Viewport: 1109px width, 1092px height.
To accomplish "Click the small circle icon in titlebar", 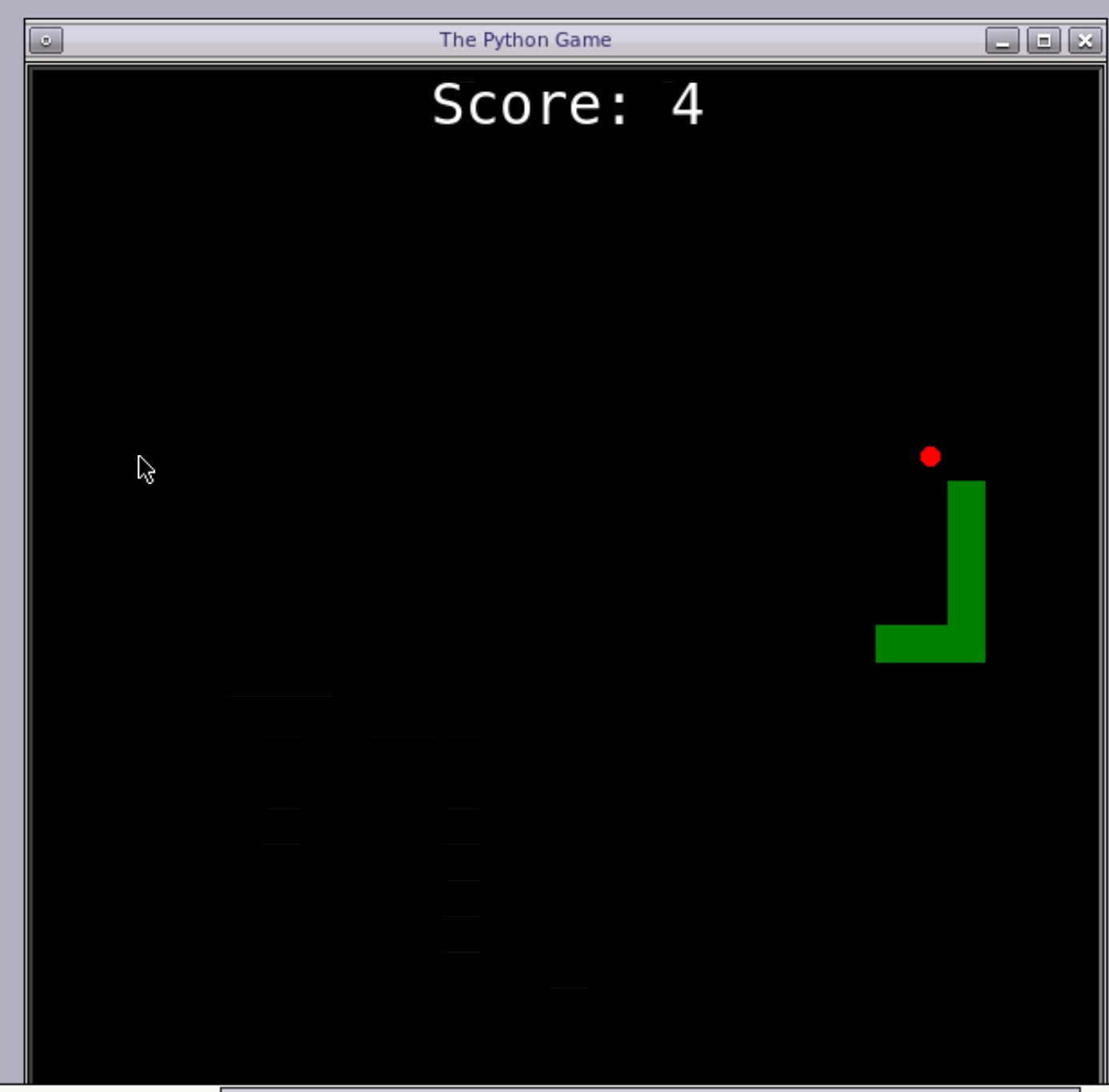I will pos(48,40).
